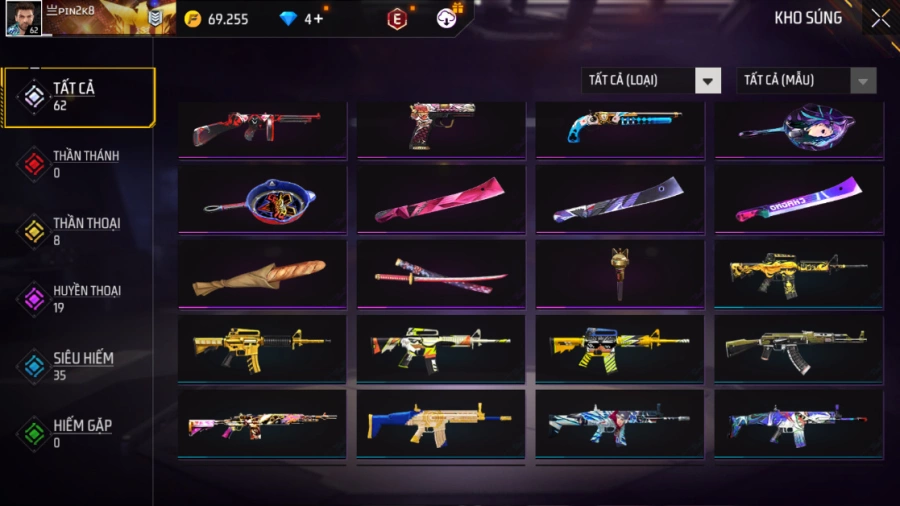Add more diamonds with the plus button
This screenshot has height=506, width=900.
pos(319,19)
